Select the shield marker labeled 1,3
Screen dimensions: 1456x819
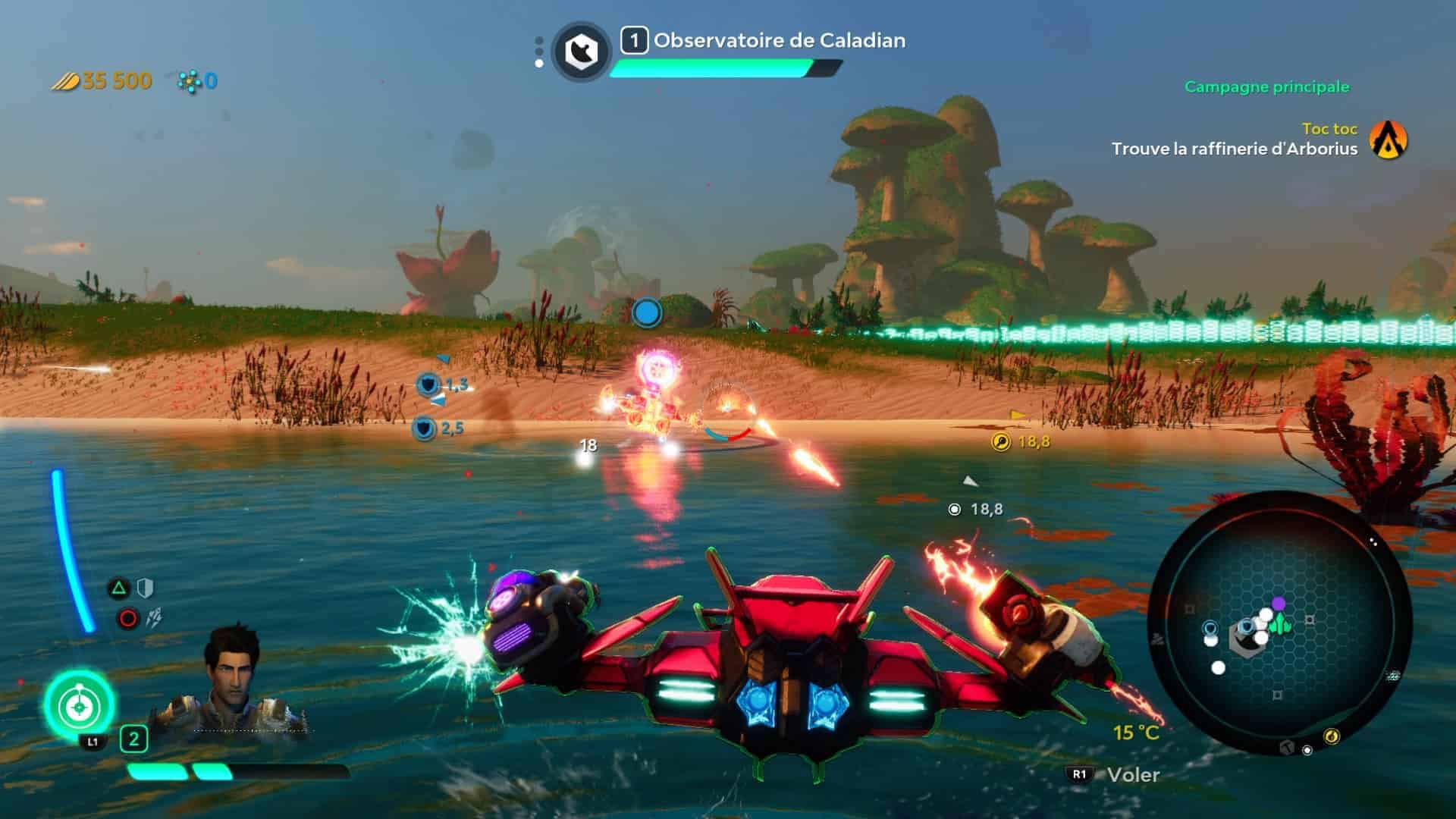(429, 384)
